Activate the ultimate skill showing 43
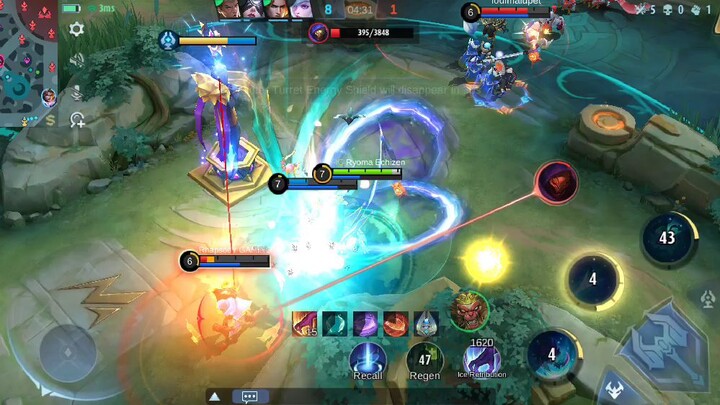This screenshot has width=720, height=405. pos(668,238)
